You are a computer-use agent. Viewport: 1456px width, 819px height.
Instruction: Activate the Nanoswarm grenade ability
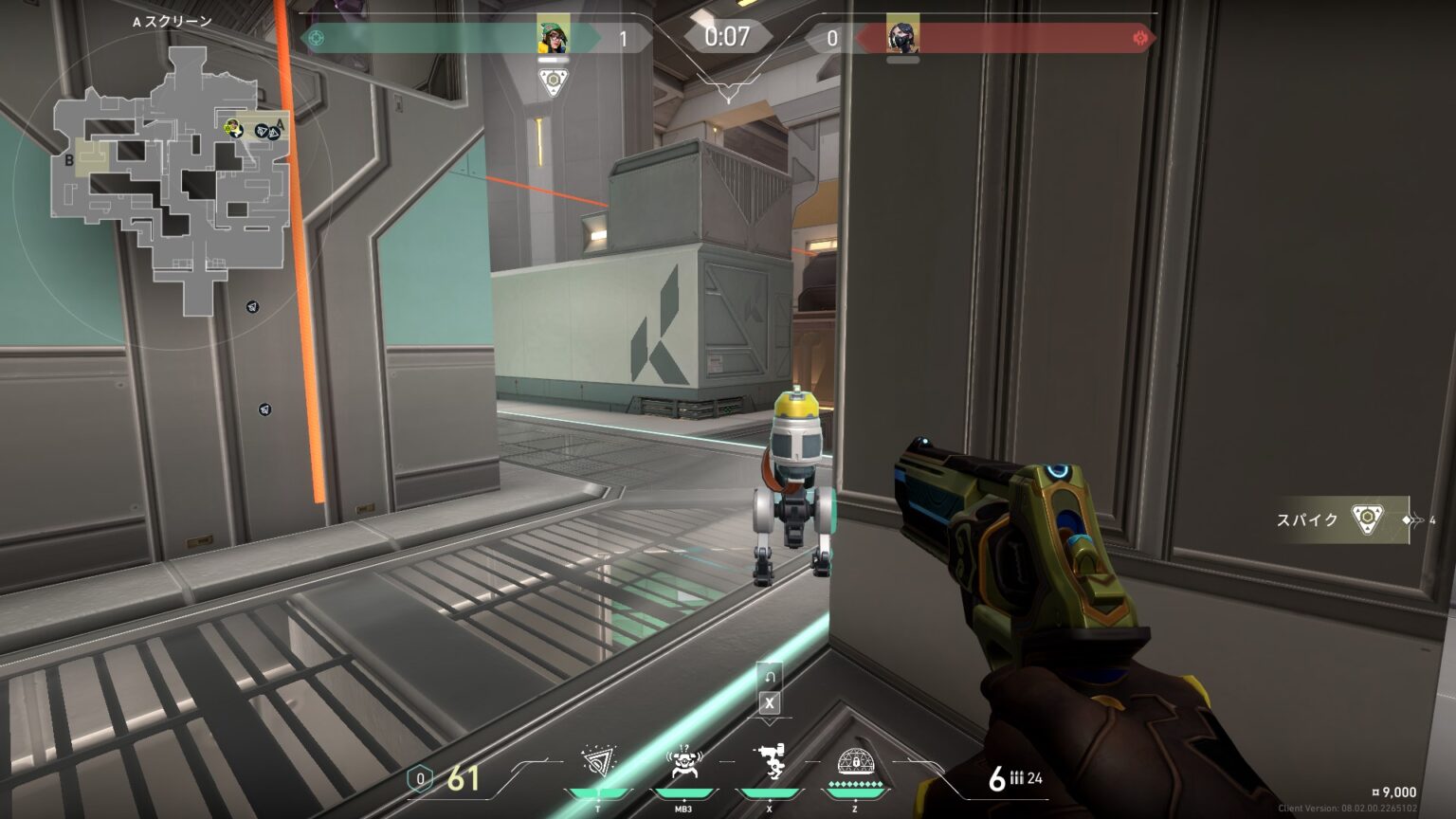click(x=597, y=764)
